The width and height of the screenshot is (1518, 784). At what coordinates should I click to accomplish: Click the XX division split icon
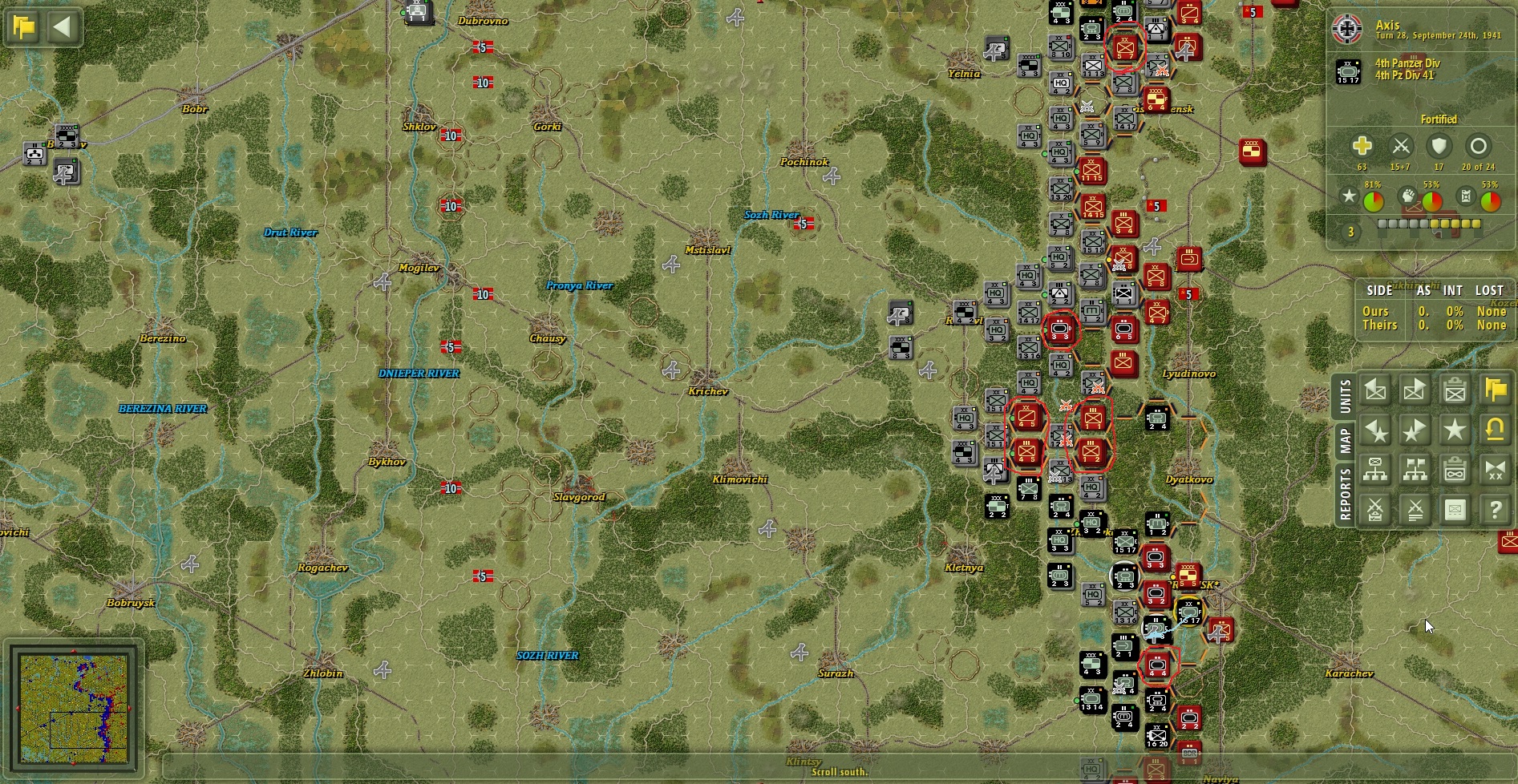[1494, 471]
